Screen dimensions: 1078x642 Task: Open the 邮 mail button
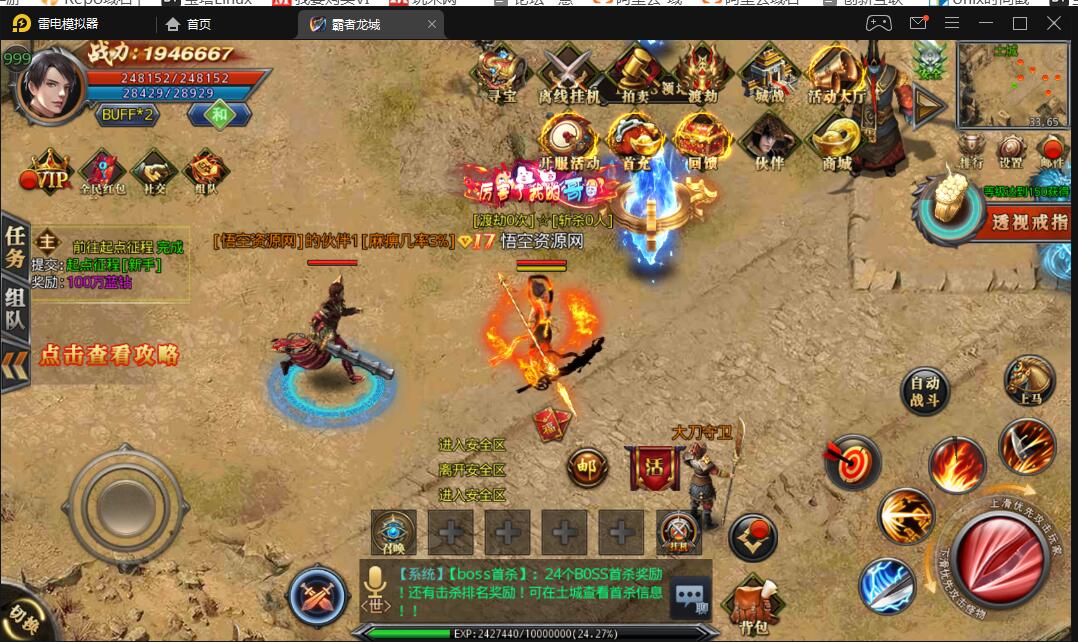tap(587, 467)
